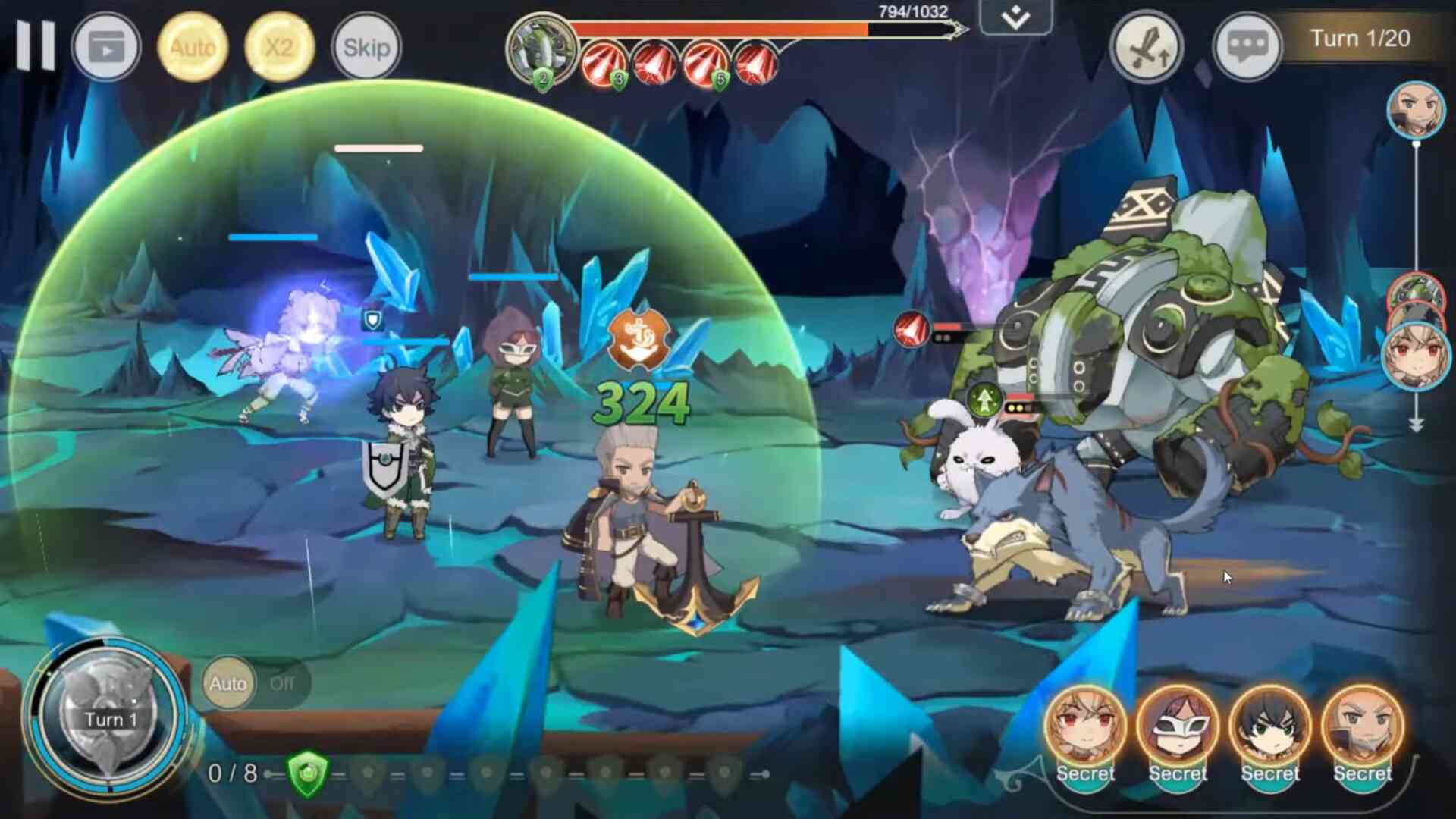Select the blonde girl turn-order portrait

tap(1416, 355)
